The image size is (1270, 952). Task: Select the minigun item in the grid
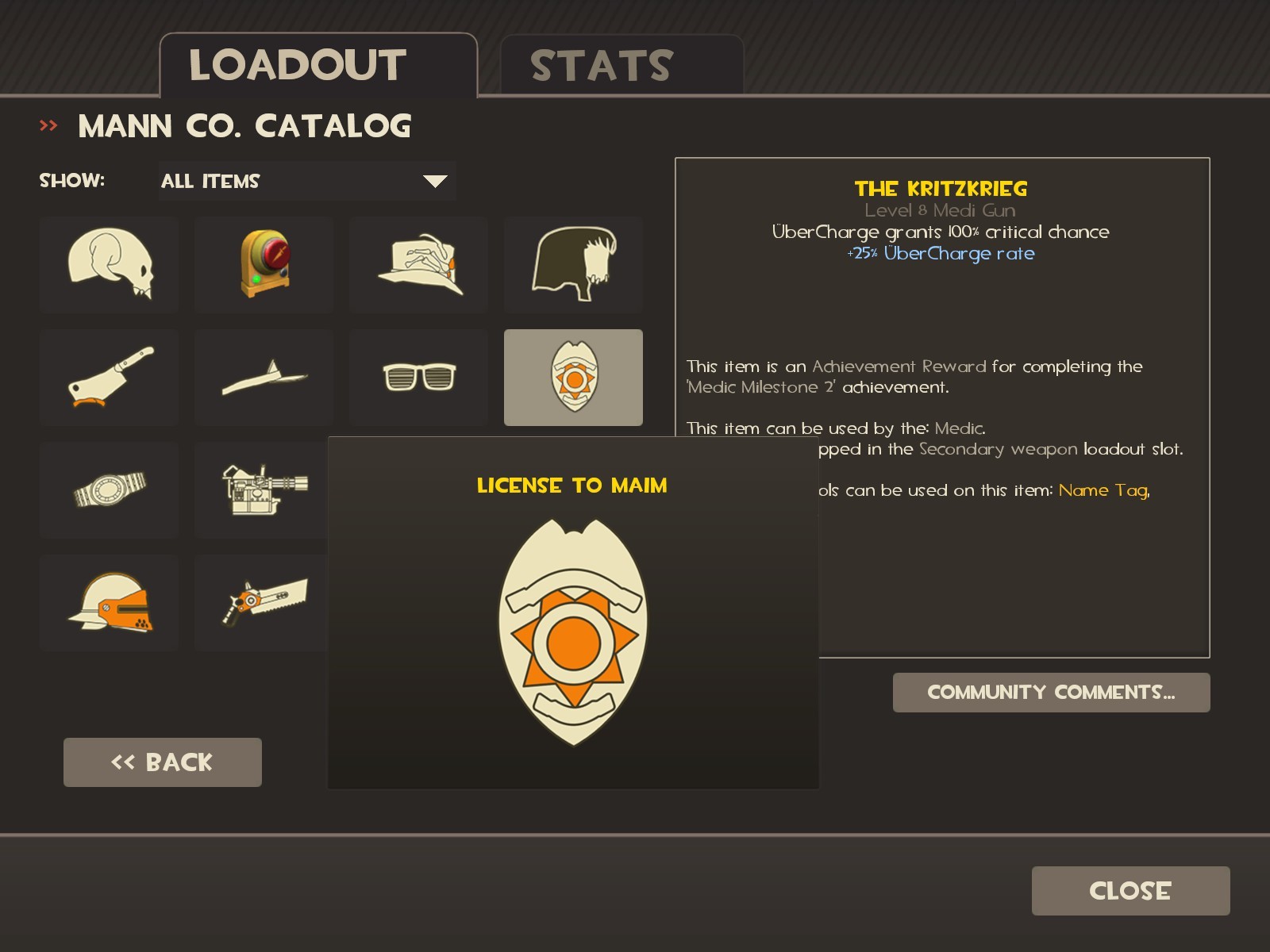tap(264, 490)
